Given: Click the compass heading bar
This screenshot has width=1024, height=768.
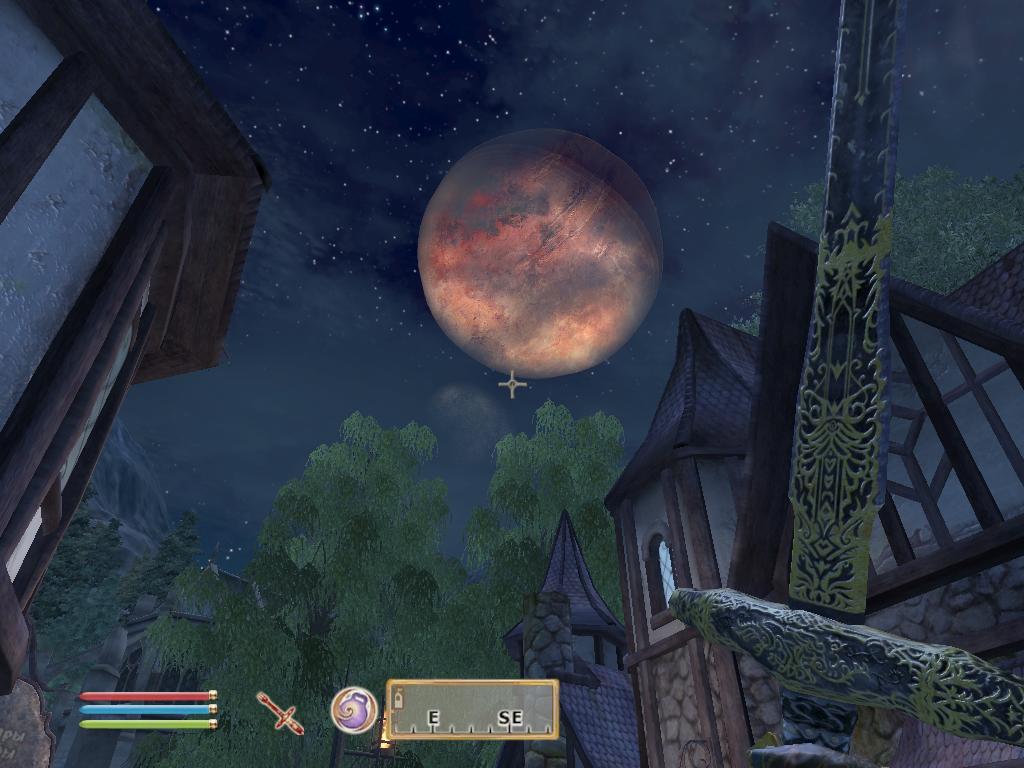Looking at the screenshot, I should (472, 710).
